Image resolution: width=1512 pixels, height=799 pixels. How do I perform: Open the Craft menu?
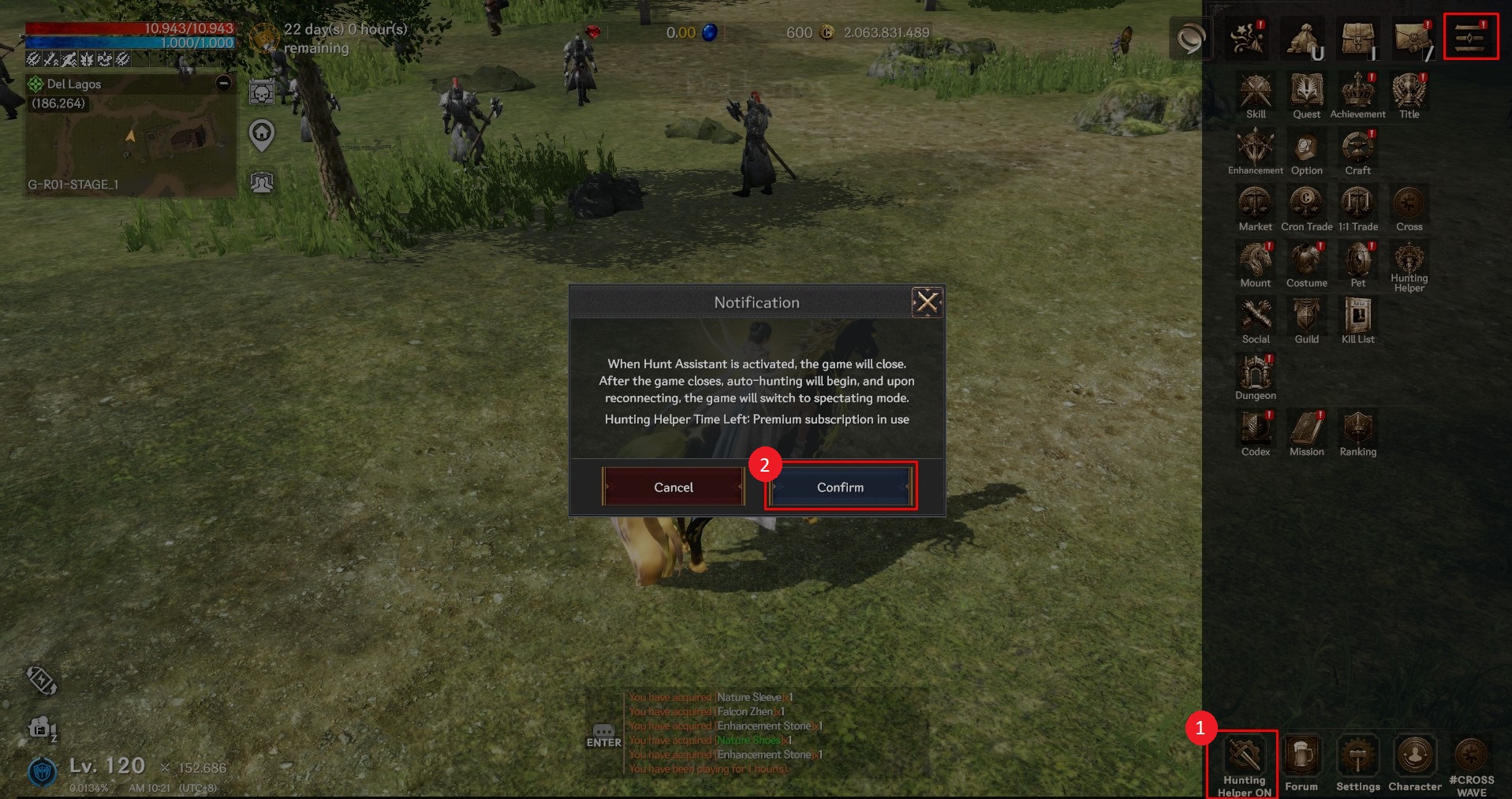1357,151
